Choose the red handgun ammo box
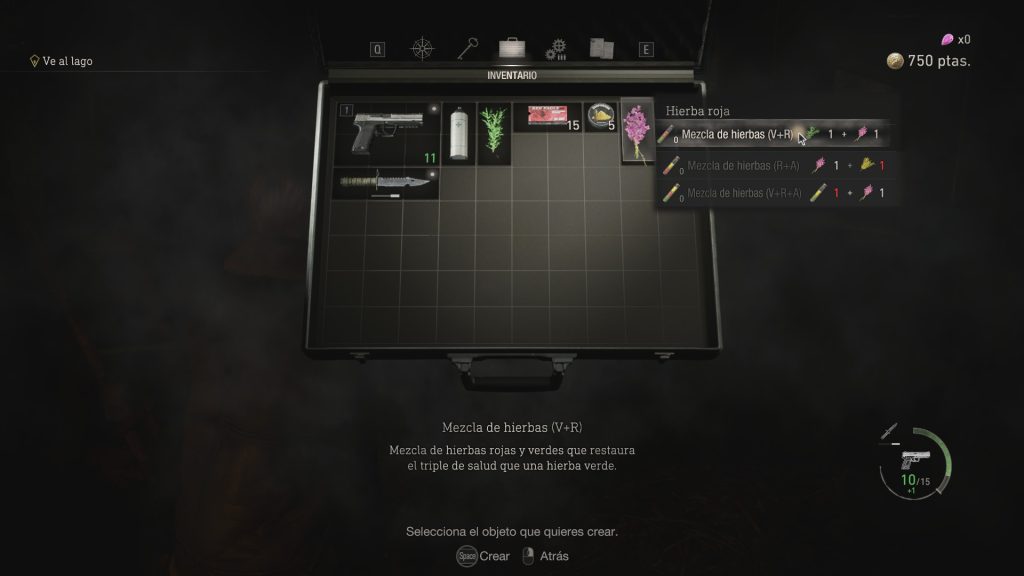 (547, 117)
